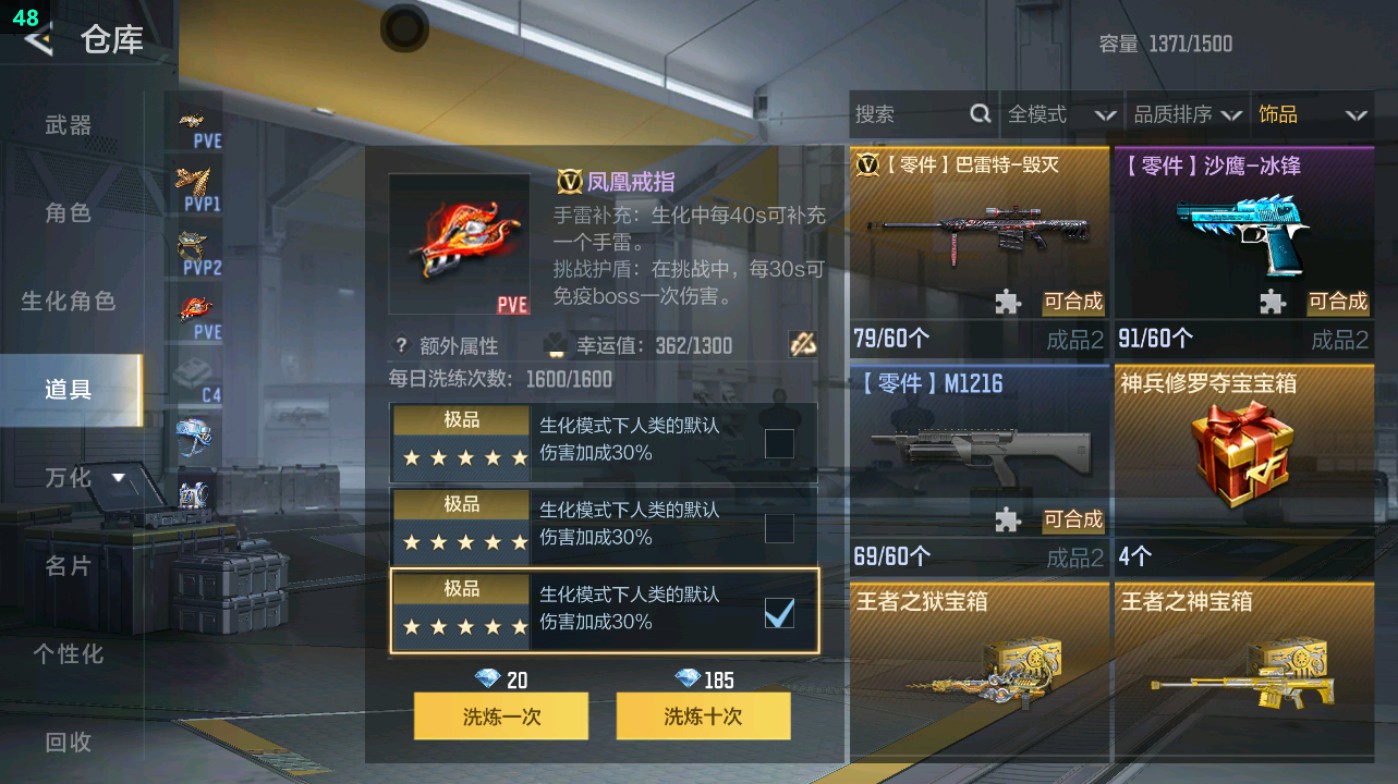Open the search magnifier icon
Viewport: 1398px width, 784px height.
point(979,115)
